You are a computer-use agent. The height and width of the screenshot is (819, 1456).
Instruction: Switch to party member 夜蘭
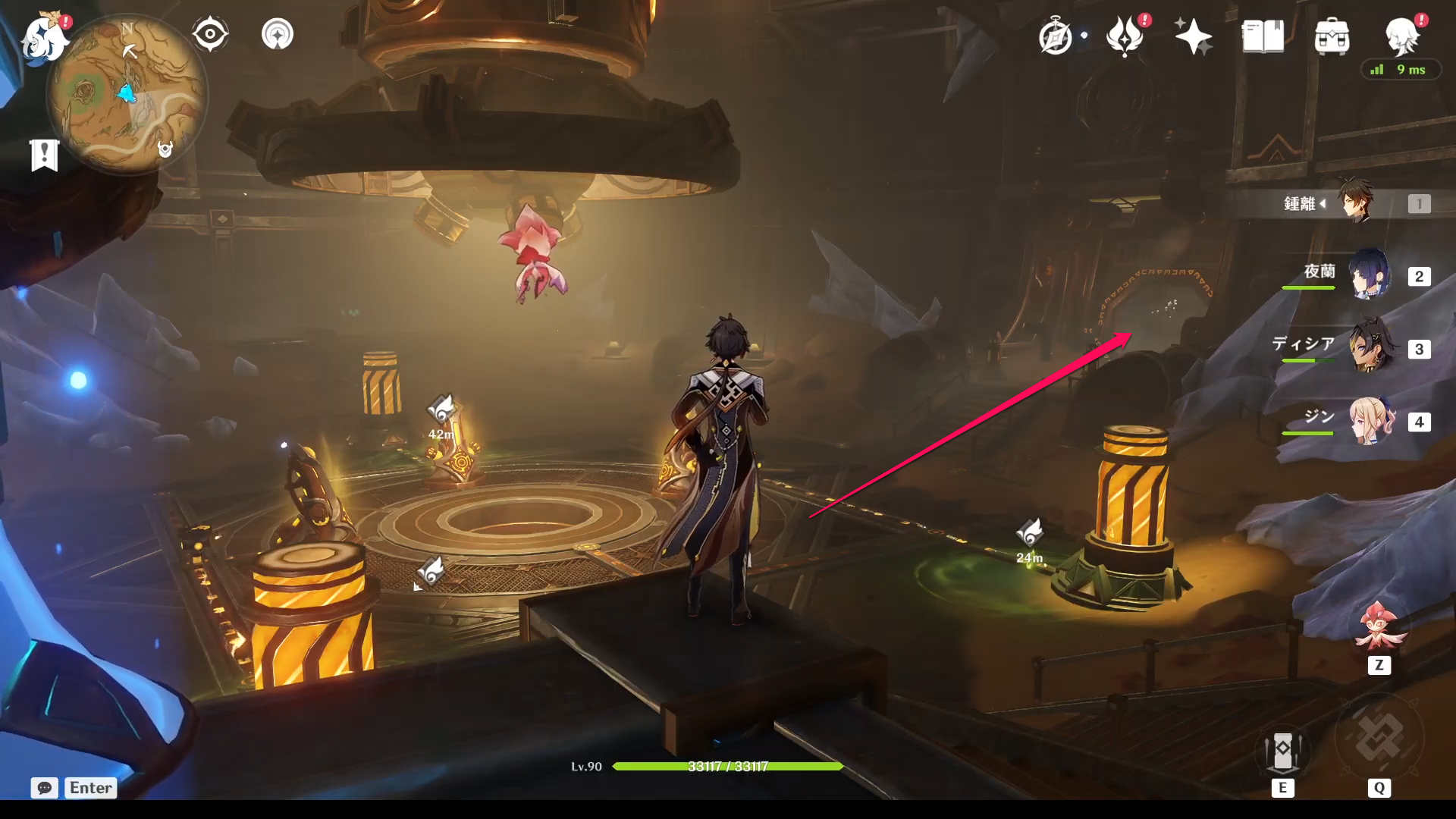pyautogui.click(x=1370, y=275)
